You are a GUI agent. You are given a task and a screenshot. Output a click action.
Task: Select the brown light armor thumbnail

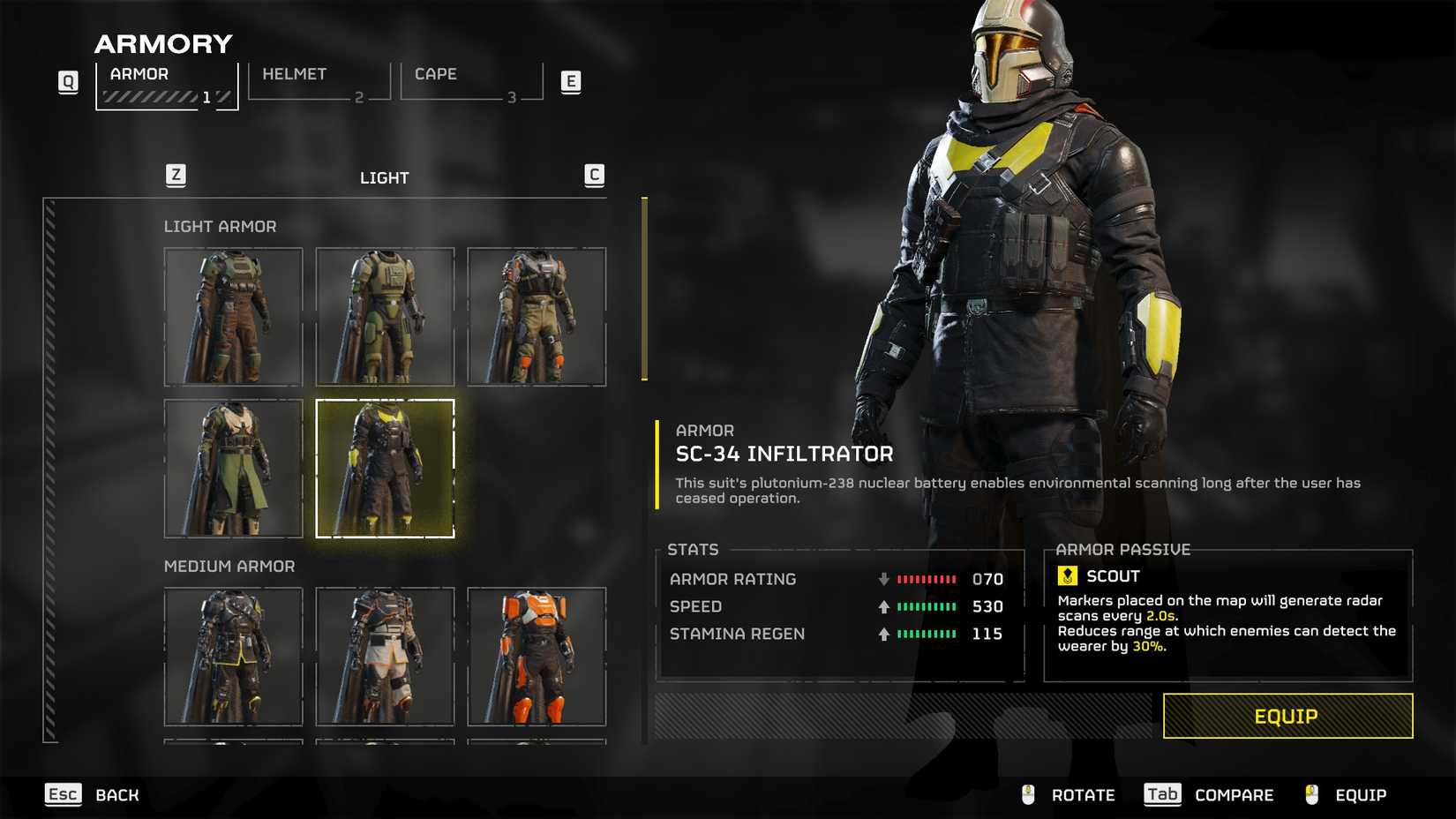(x=233, y=315)
